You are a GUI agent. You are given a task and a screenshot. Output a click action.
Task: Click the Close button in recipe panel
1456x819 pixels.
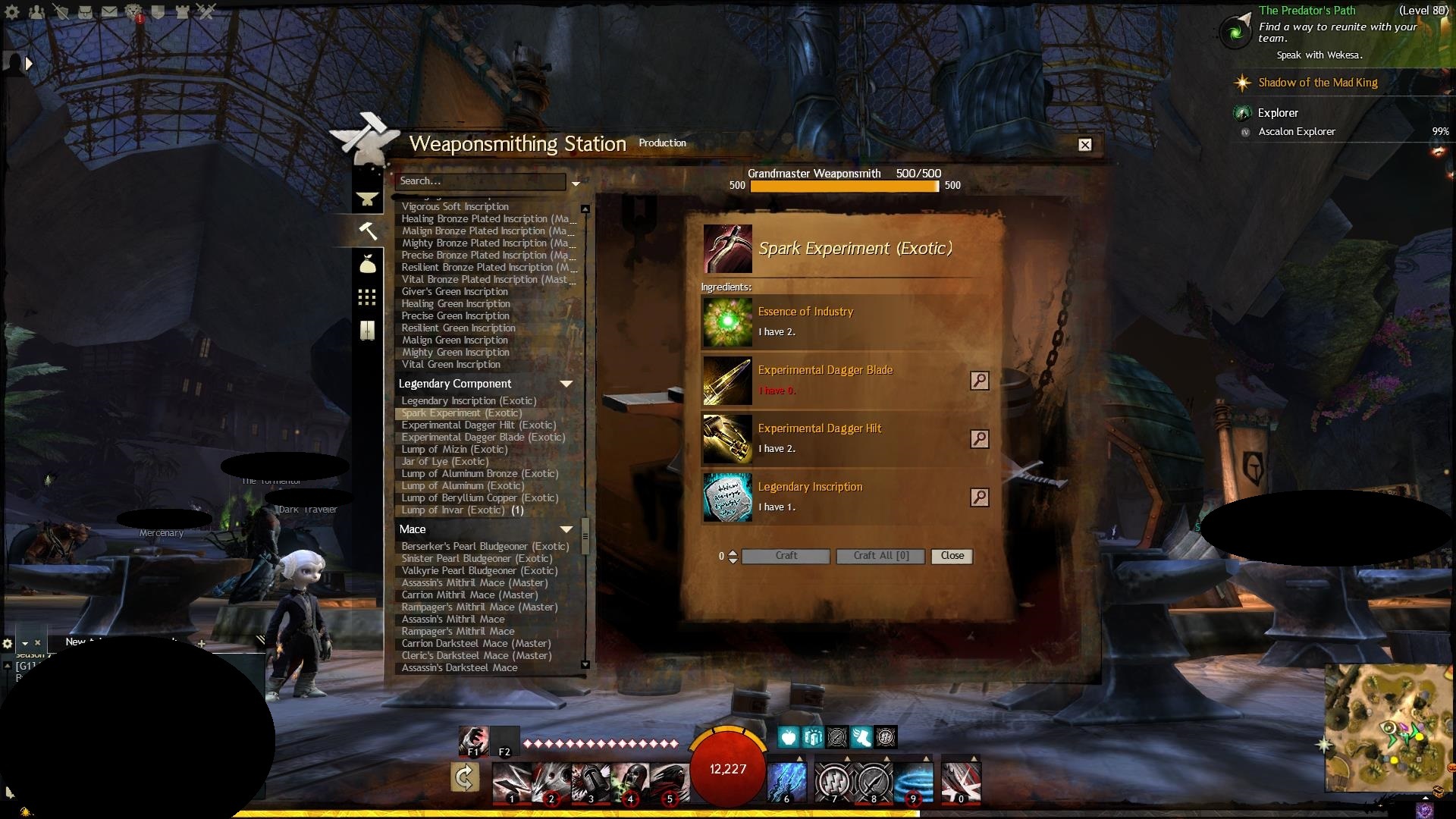pos(952,556)
